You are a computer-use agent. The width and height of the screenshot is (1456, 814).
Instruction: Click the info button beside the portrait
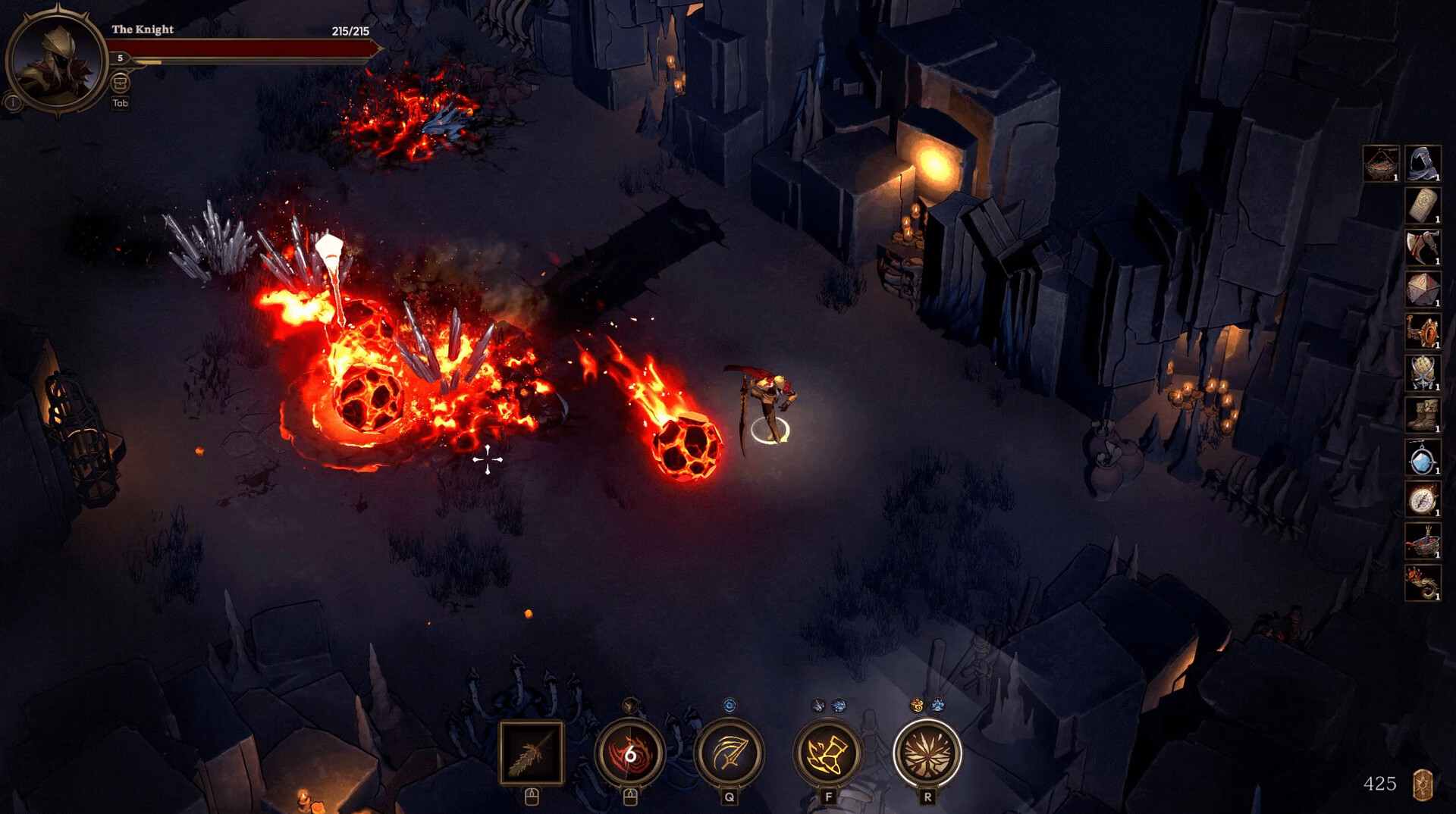[x=13, y=102]
